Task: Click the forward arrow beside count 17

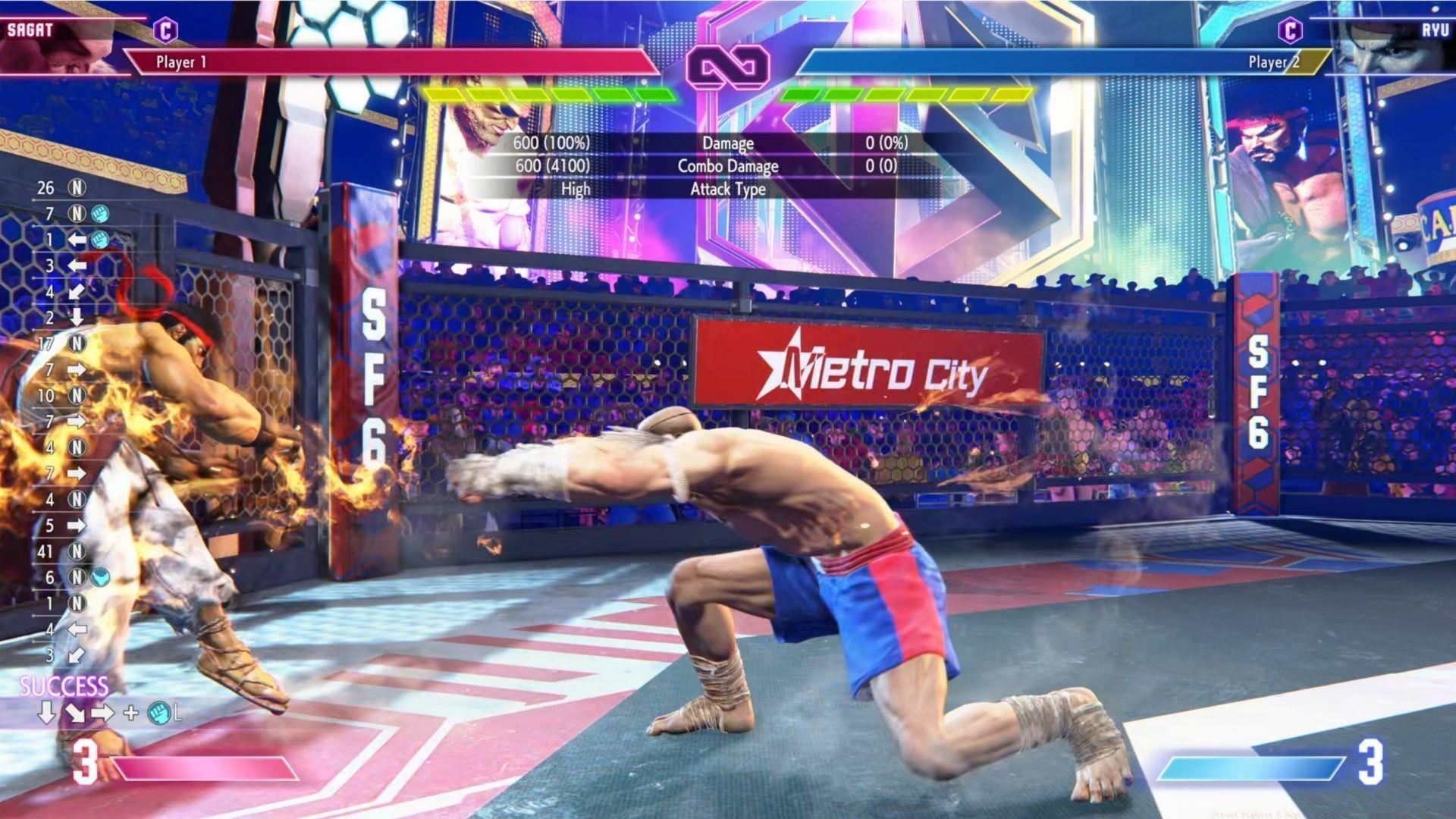Action: 78,368
